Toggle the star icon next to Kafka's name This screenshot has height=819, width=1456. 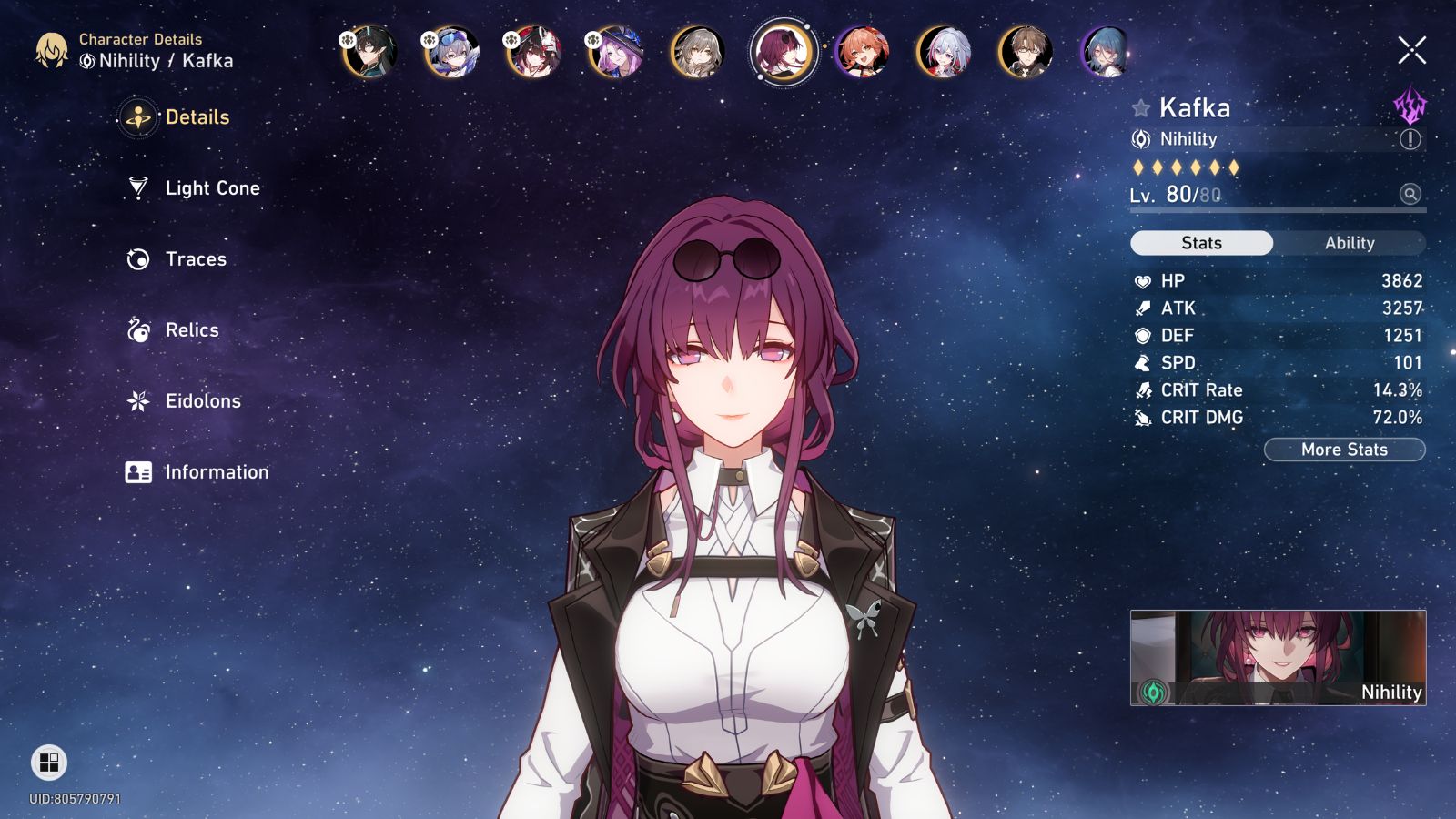(x=1140, y=109)
